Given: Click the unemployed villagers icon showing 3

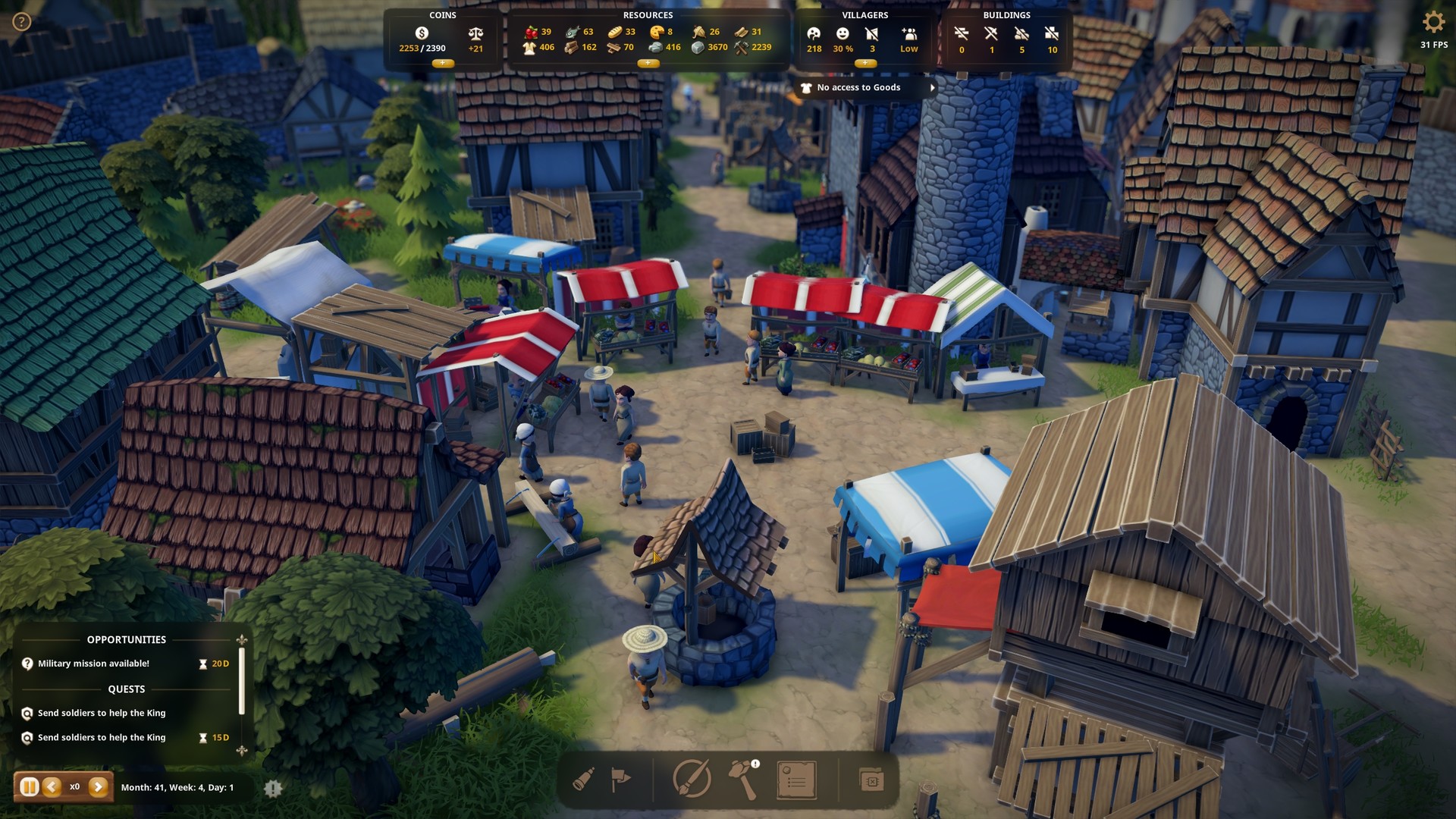Looking at the screenshot, I should point(871,34).
